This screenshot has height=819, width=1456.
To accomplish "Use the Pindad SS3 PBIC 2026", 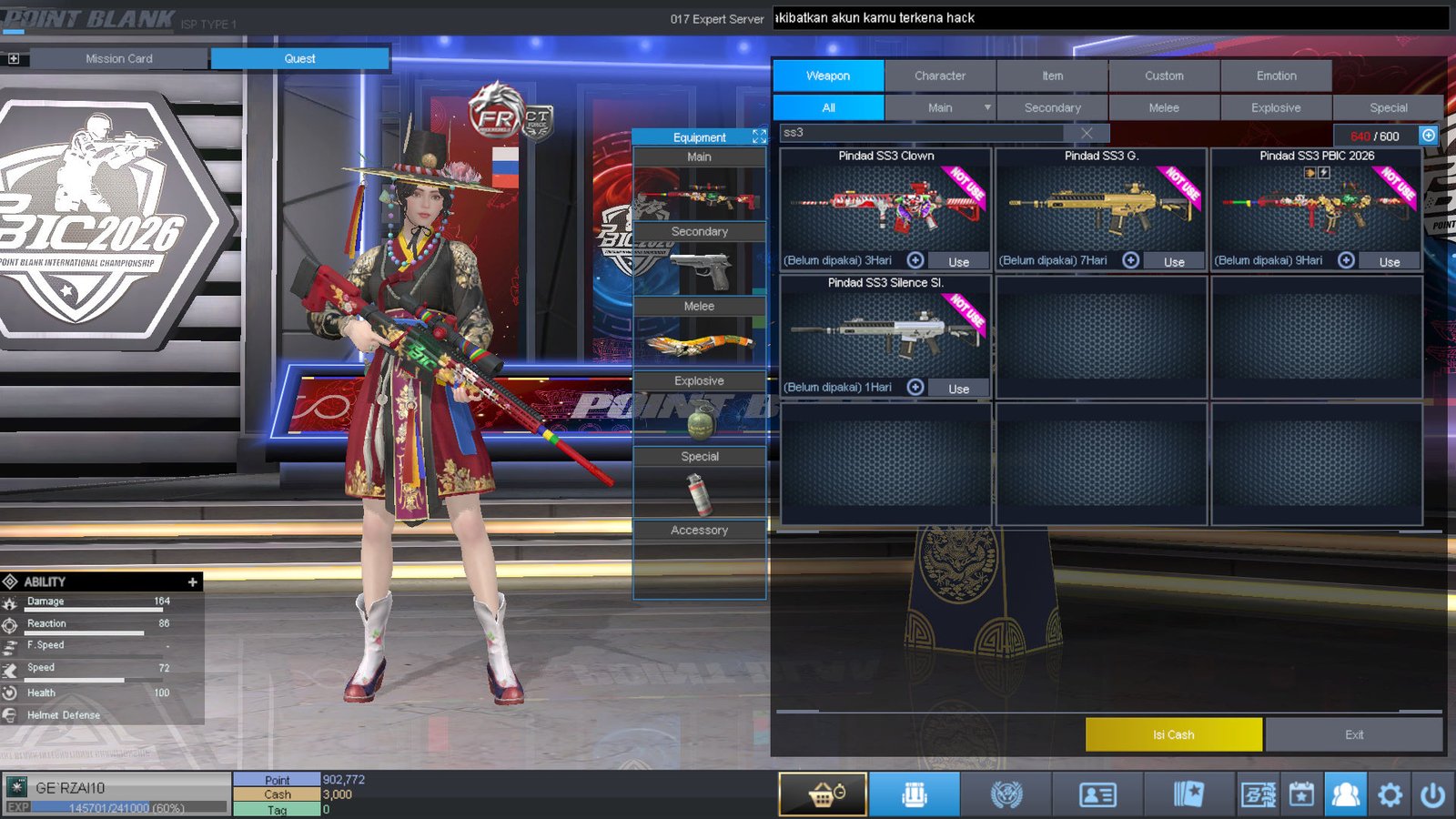I will 1389,261.
